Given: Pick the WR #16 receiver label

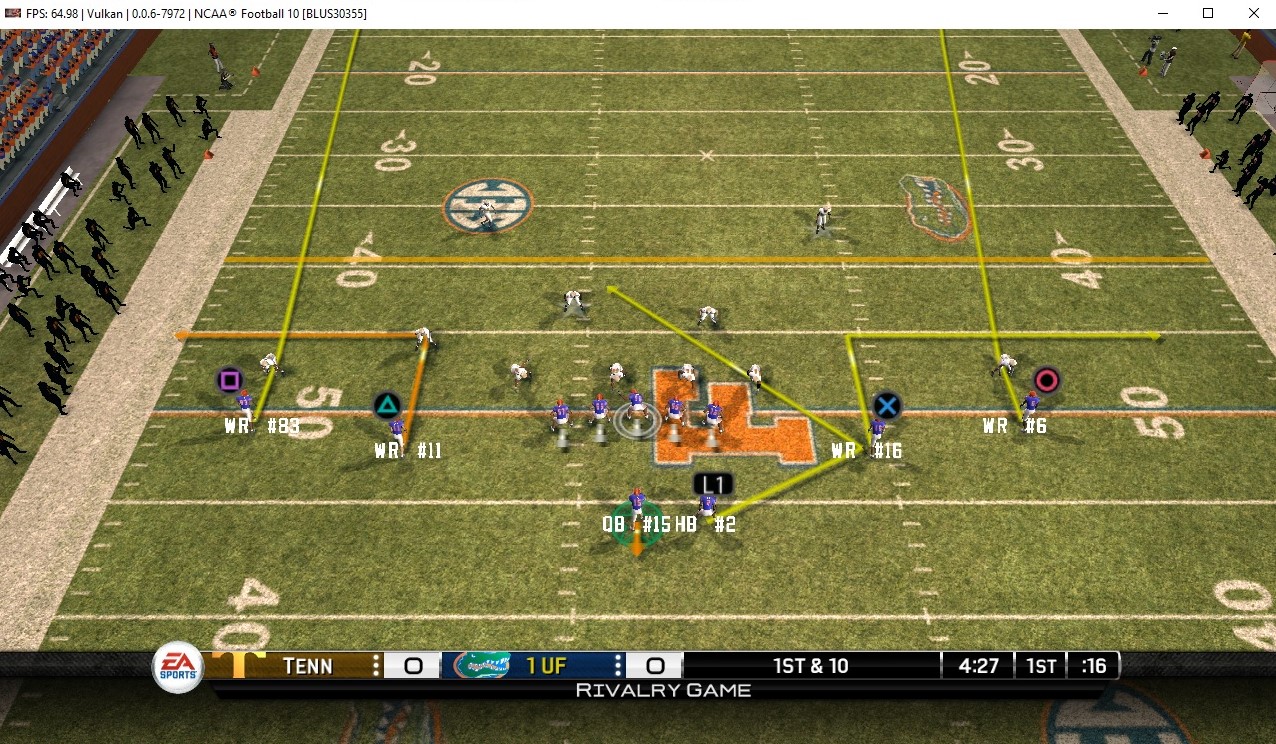Looking at the screenshot, I should click(x=866, y=451).
